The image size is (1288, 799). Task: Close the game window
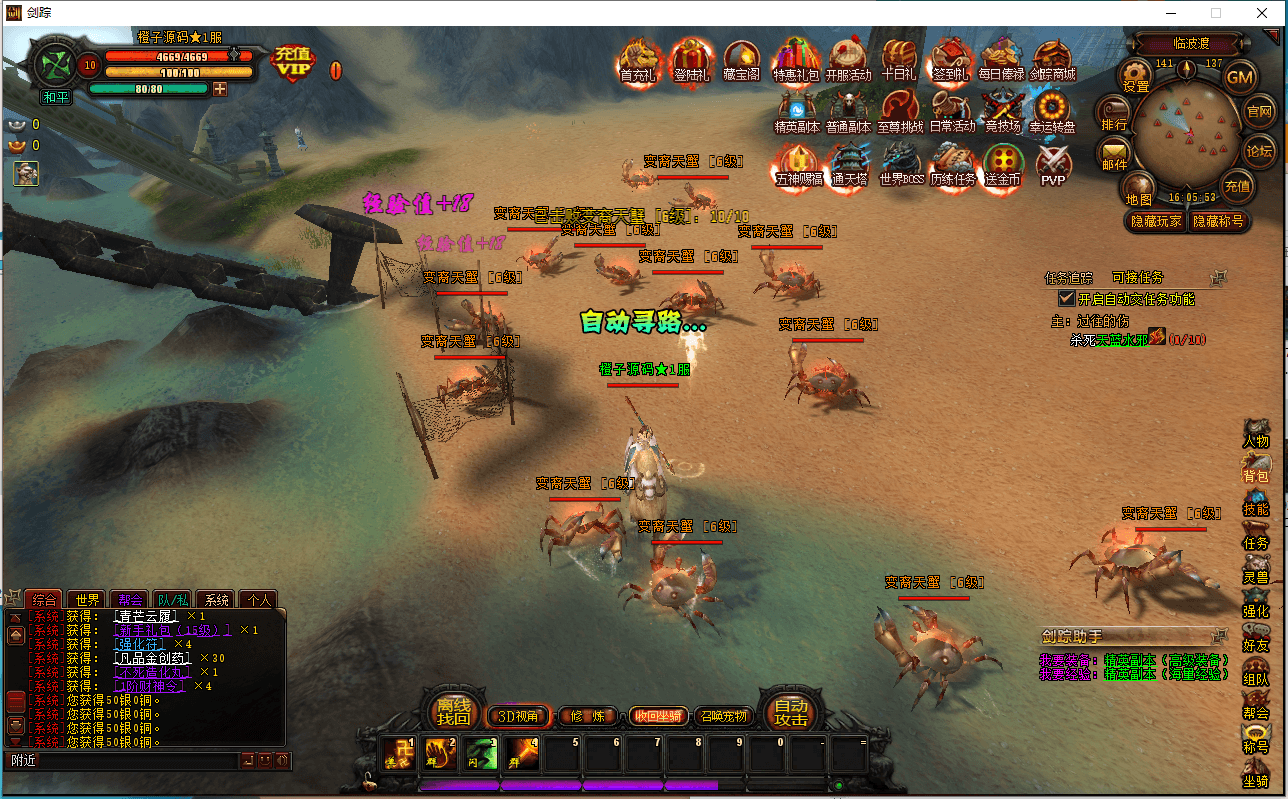[1262, 13]
